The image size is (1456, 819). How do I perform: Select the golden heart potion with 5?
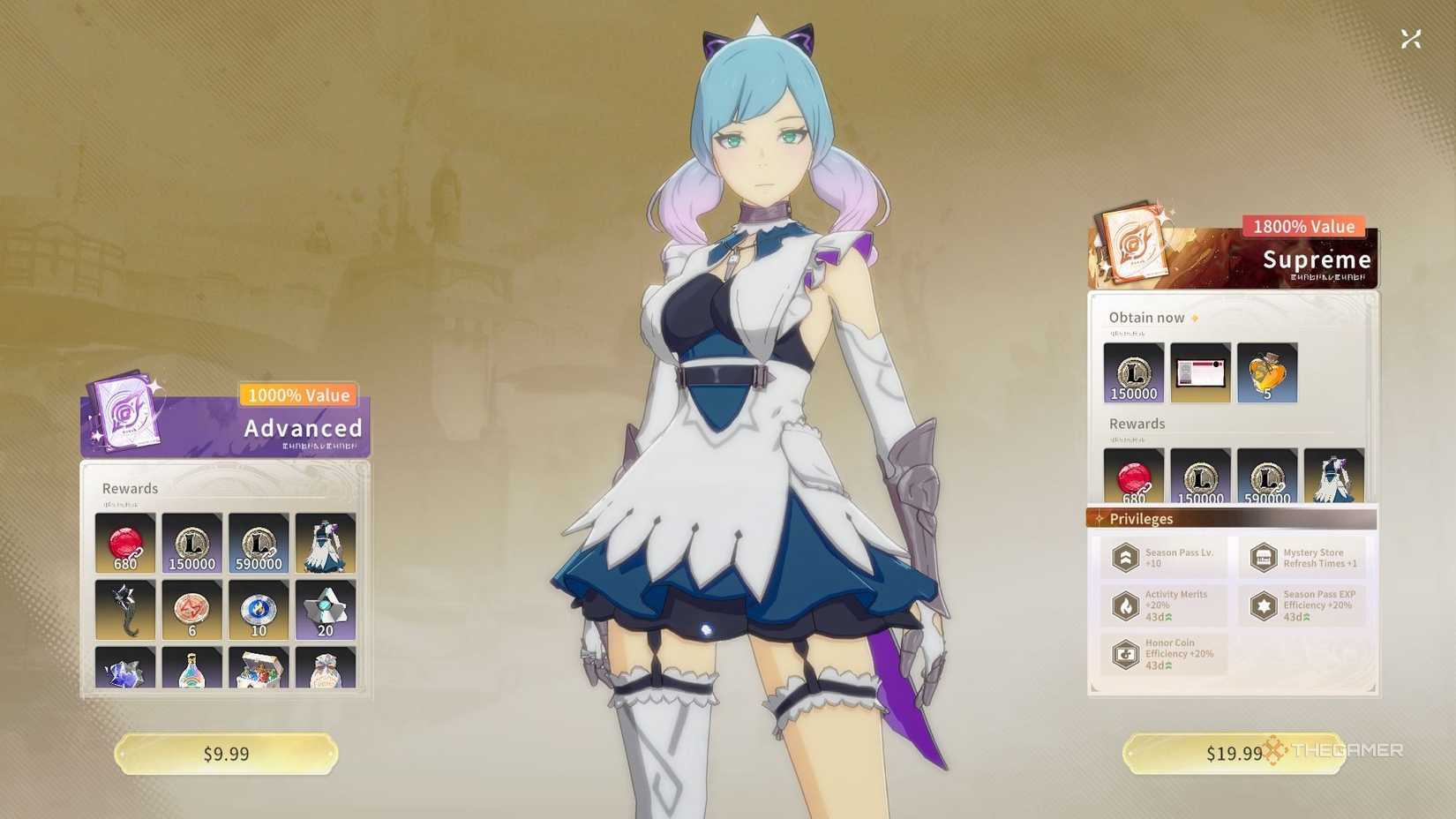click(x=1267, y=372)
